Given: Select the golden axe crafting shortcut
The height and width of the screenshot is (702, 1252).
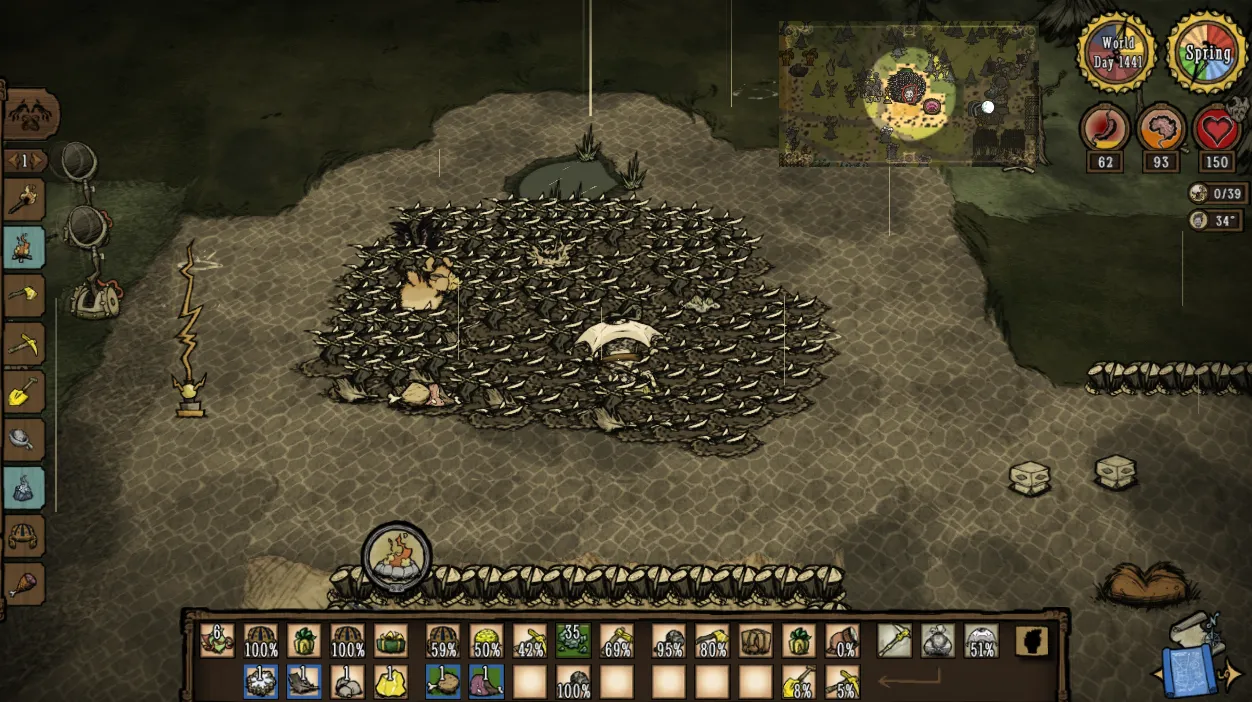Looking at the screenshot, I should tap(24, 295).
